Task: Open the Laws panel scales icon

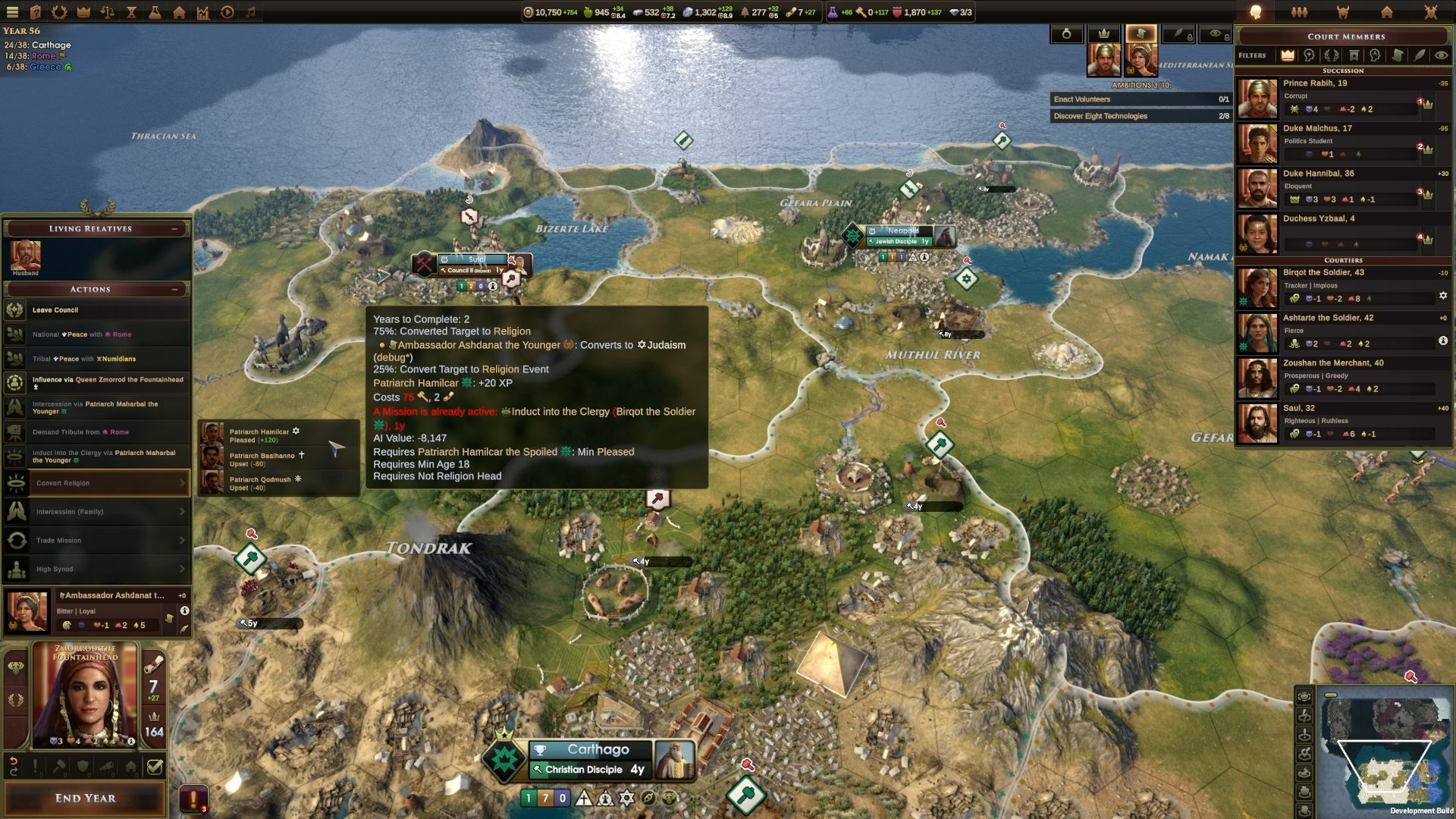Action: 107,12
